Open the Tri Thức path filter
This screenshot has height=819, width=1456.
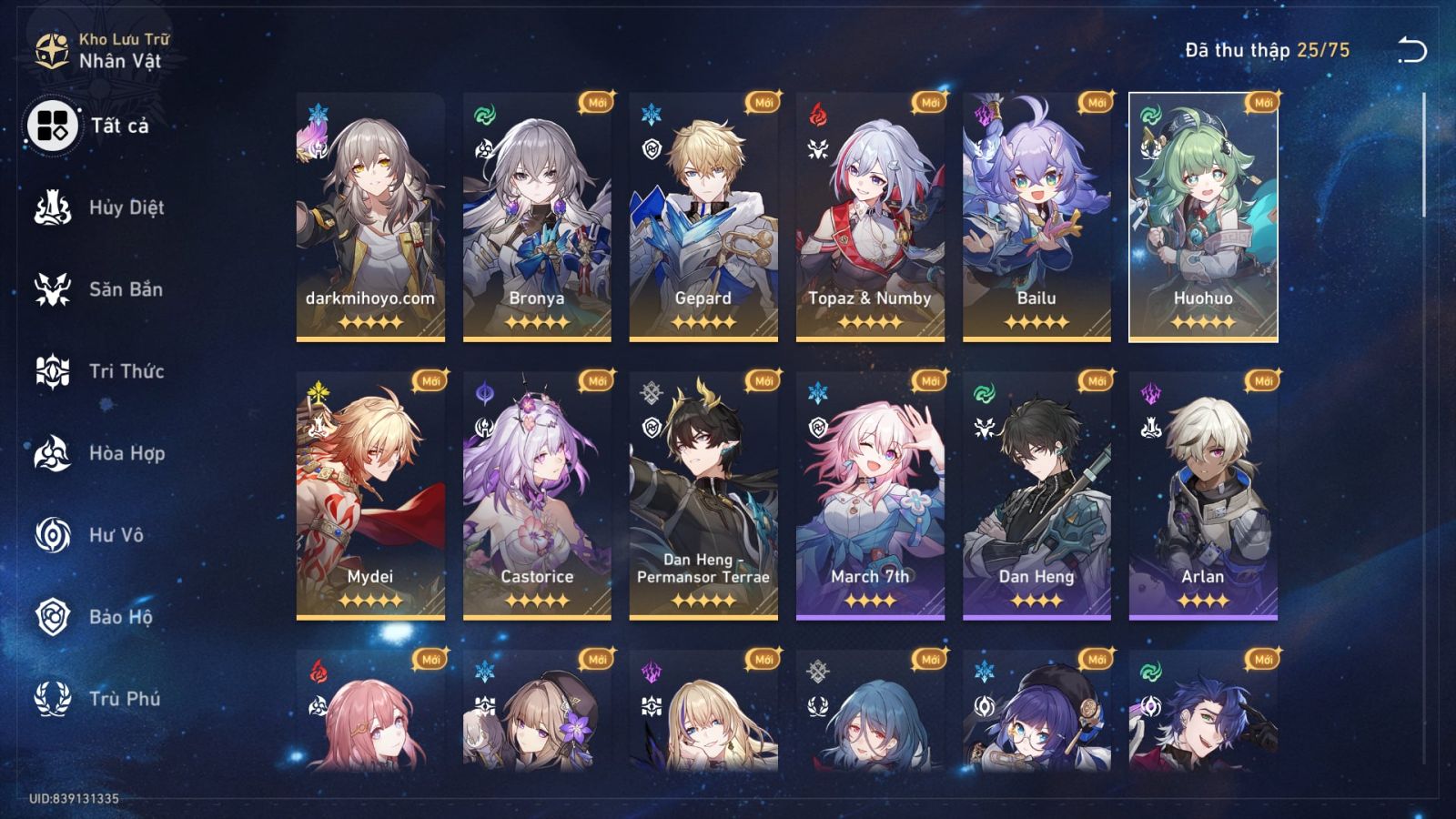(x=52, y=371)
